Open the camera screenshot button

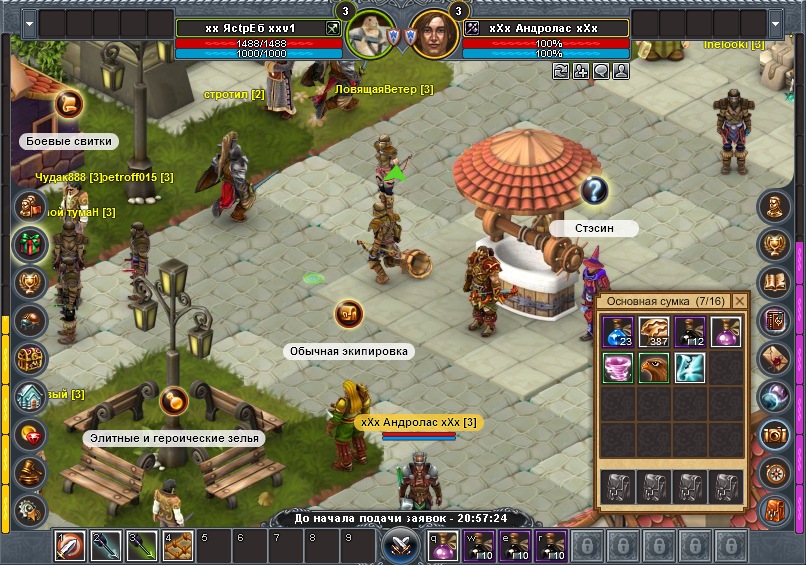click(x=775, y=435)
